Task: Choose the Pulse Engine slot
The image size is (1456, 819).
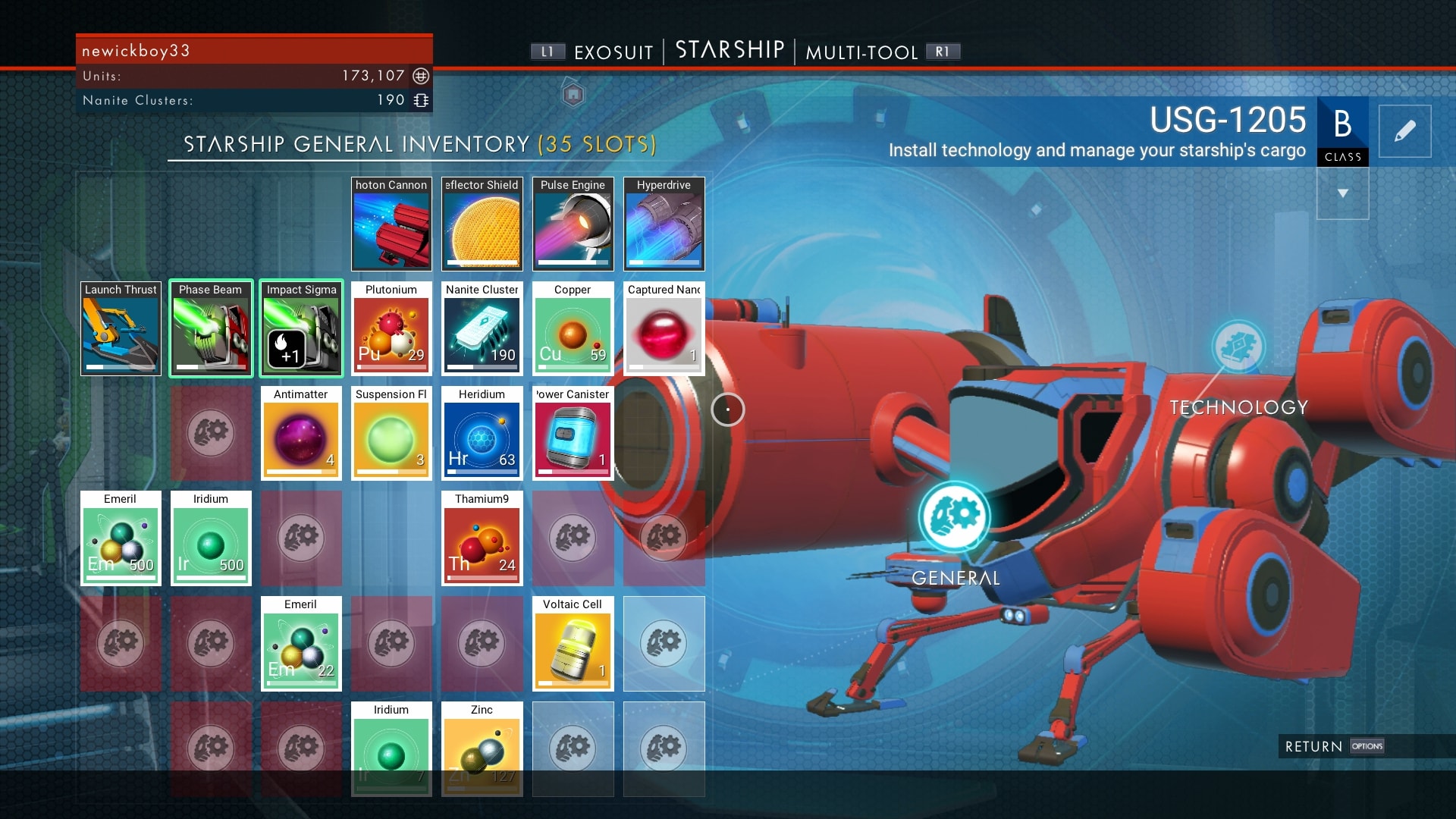Action: pyautogui.click(x=573, y=224)
